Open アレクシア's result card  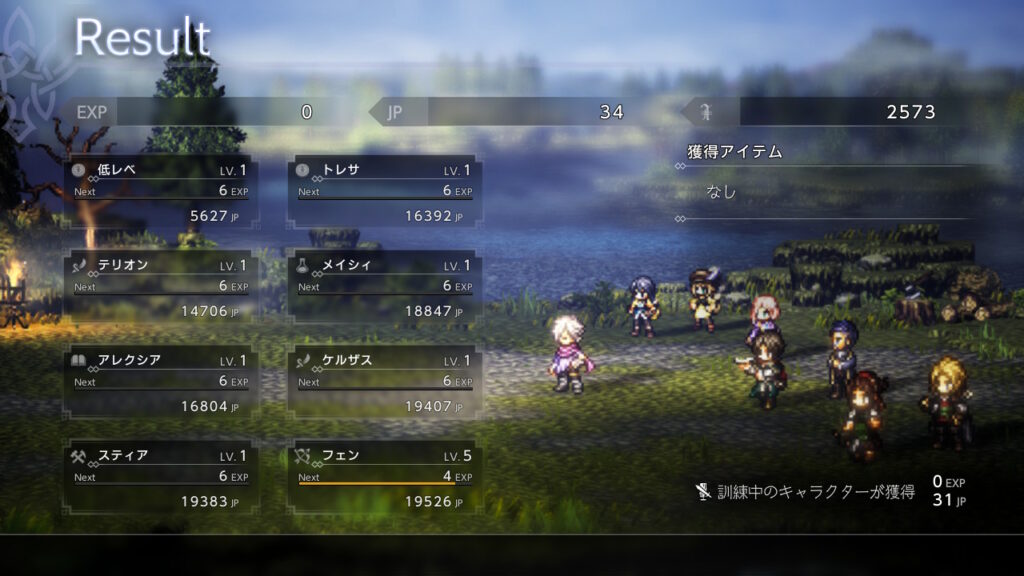(160, 383)
